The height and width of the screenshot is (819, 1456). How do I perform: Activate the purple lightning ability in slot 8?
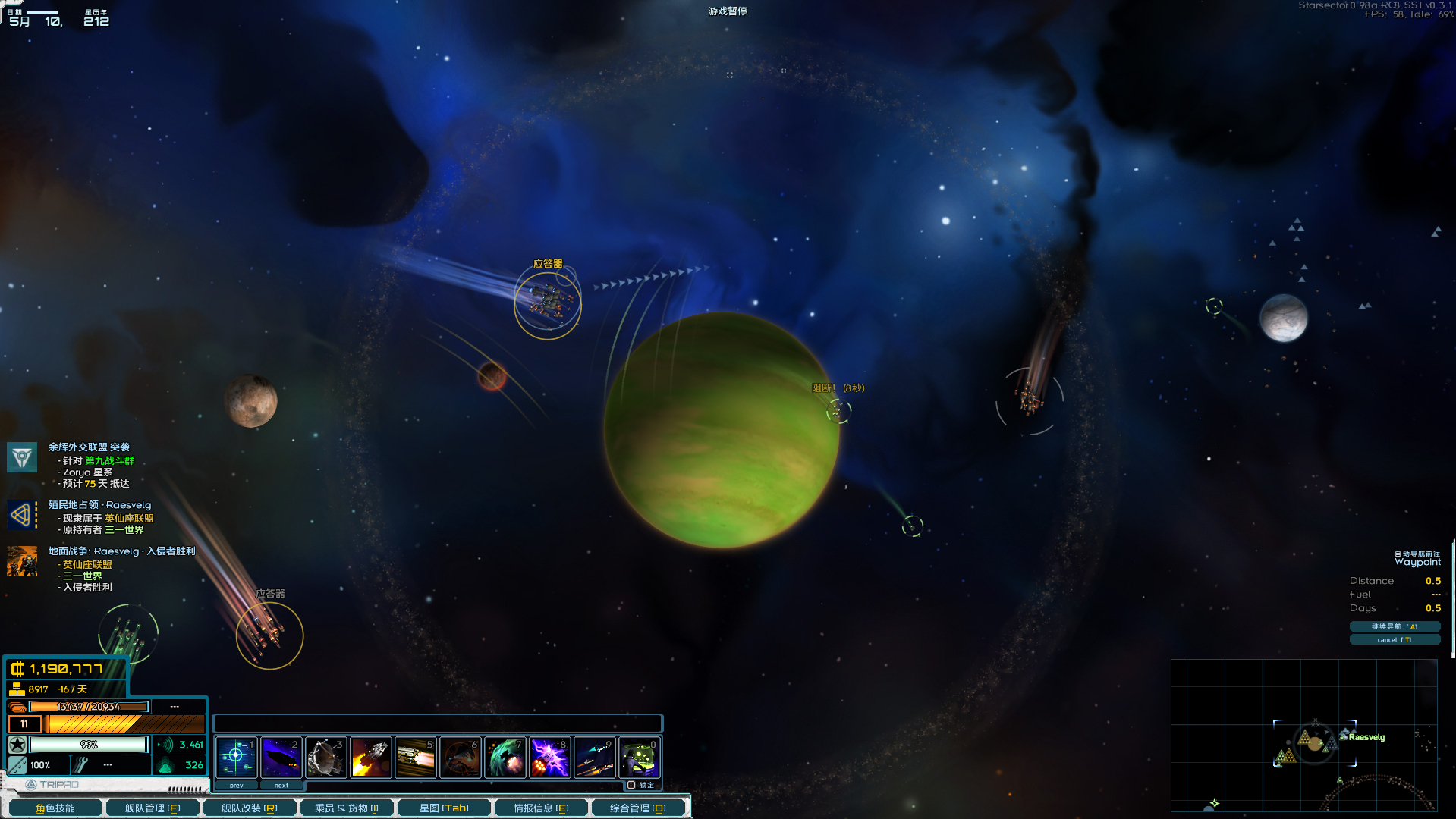click(549, 757)
